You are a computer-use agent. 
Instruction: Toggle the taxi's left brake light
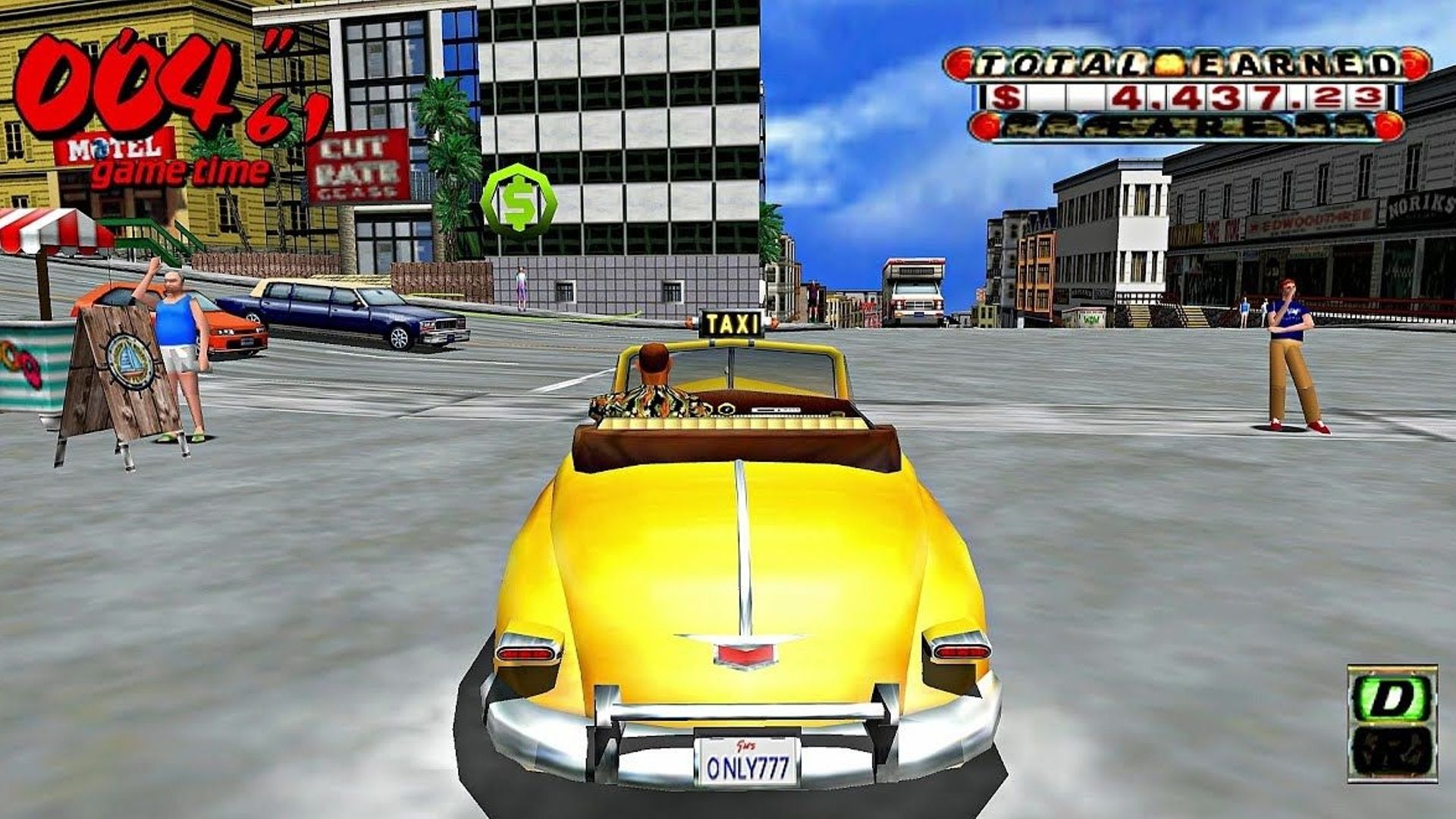tap(525, 654)
